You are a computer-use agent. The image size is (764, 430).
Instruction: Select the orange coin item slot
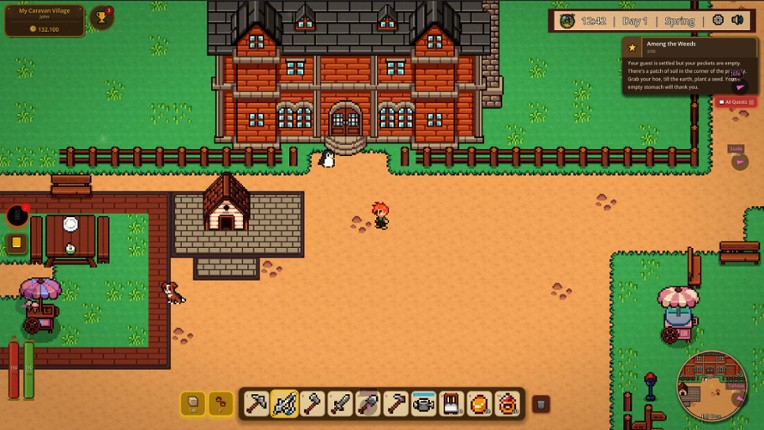click(x=480, y=404)
